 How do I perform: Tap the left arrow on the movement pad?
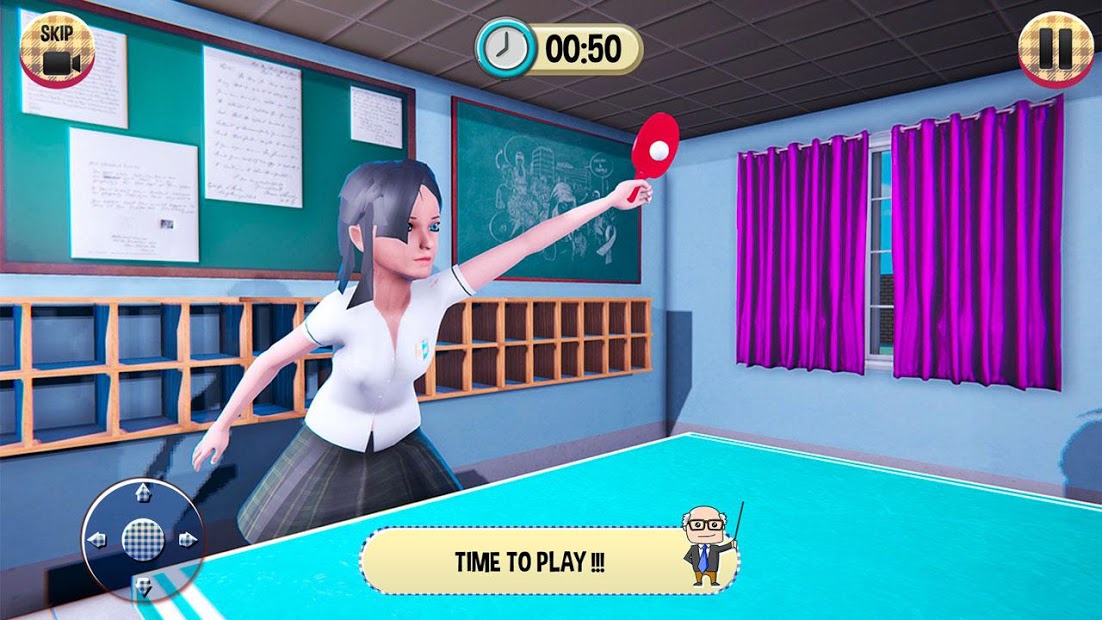click(x=97, y=540)
